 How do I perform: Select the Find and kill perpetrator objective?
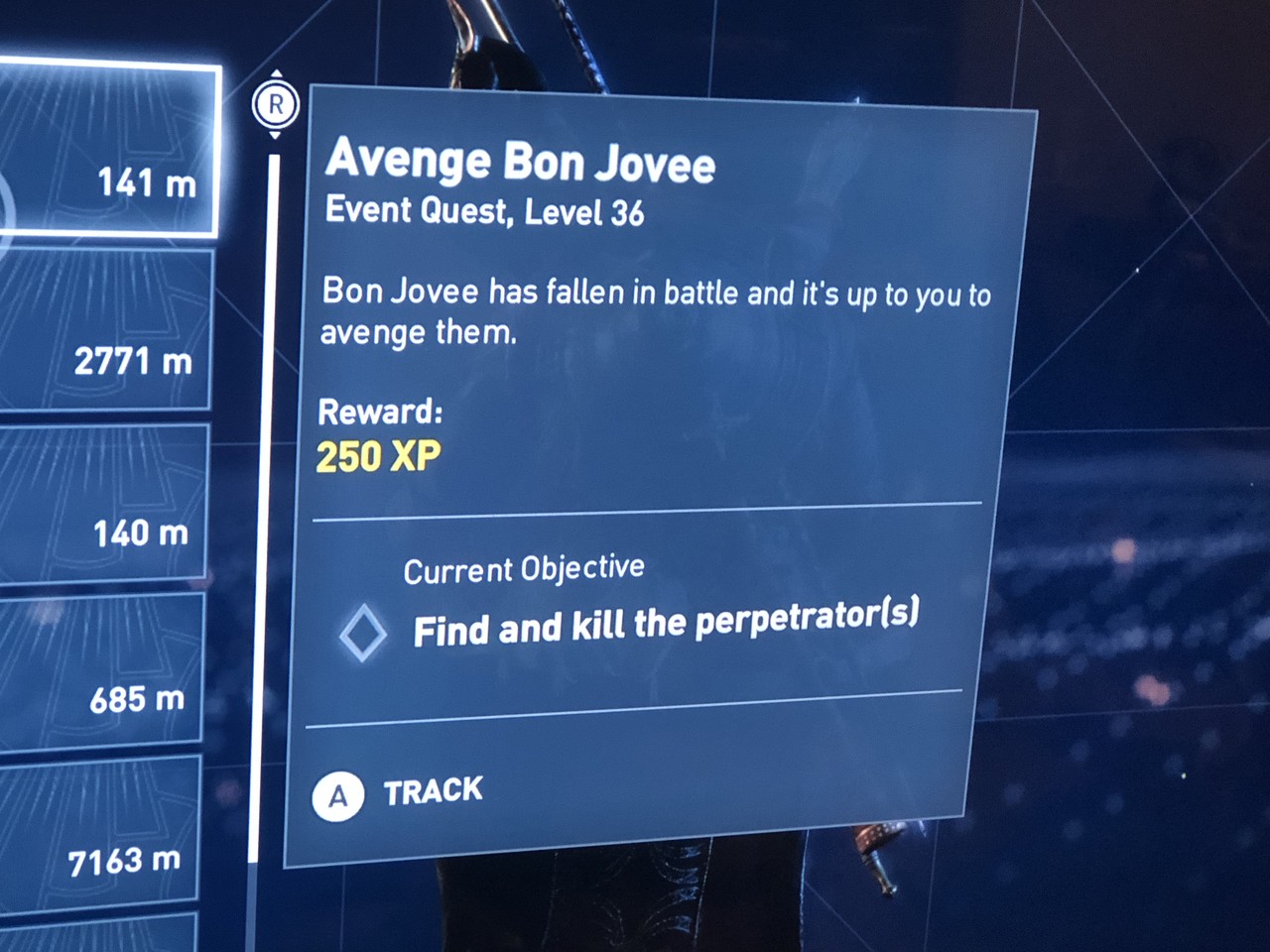tap(665, 623)
